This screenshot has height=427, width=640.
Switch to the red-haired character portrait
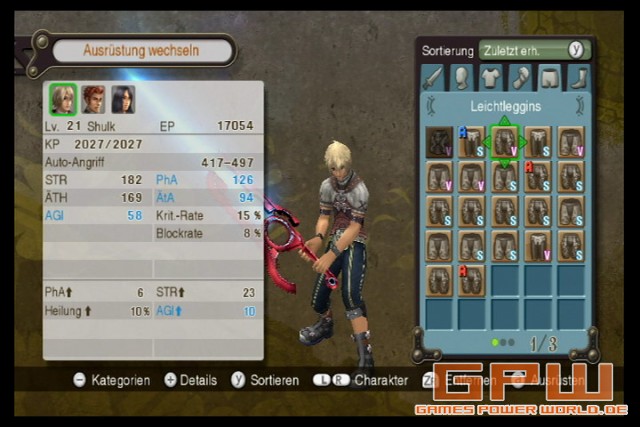click(93, 99)
